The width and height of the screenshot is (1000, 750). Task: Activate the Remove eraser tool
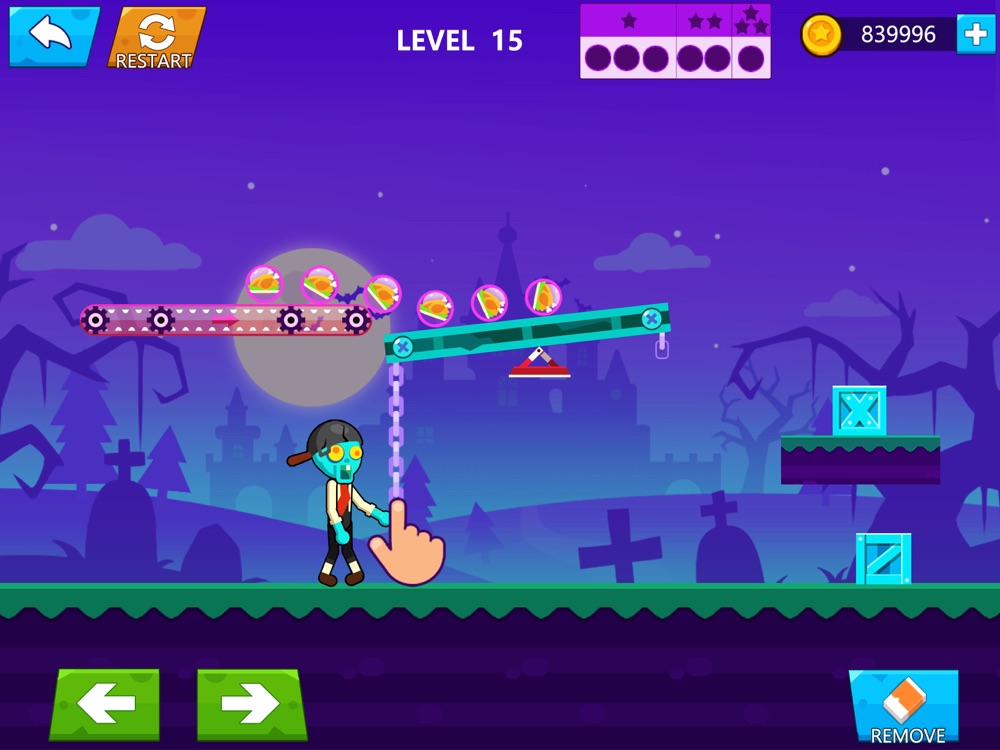(906, 707)
